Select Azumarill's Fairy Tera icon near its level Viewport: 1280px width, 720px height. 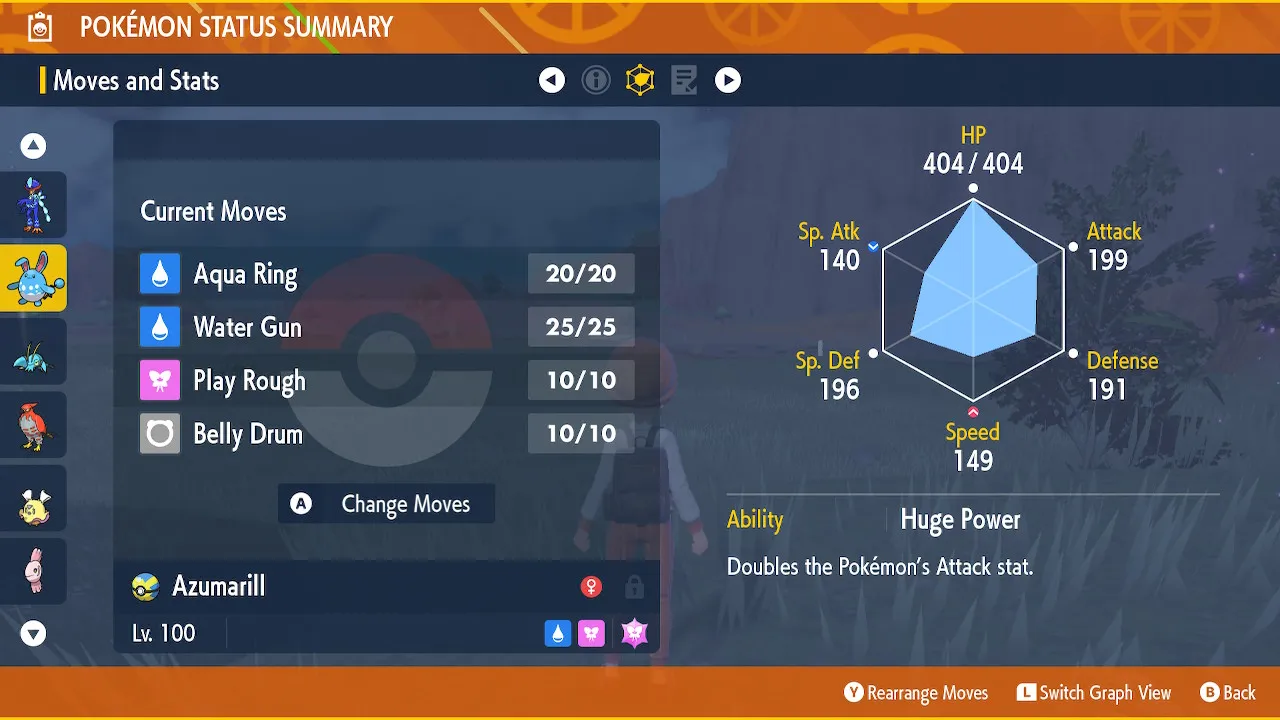633,632
